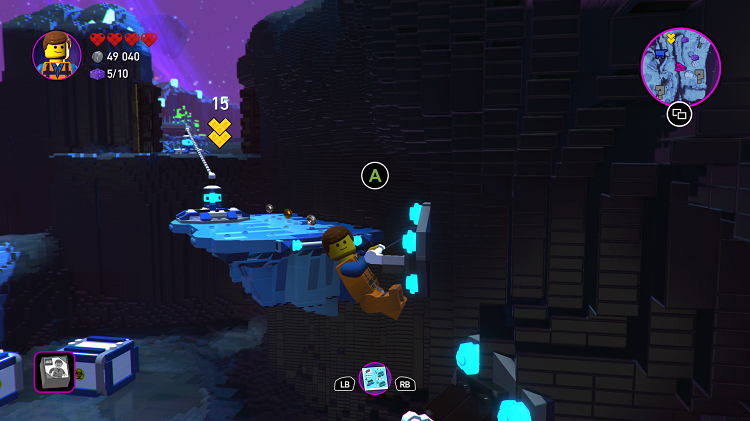This screenshot has height=421, width=750.
Task: Click the blue shopping cart minimap marker
Action: (662, 55)
